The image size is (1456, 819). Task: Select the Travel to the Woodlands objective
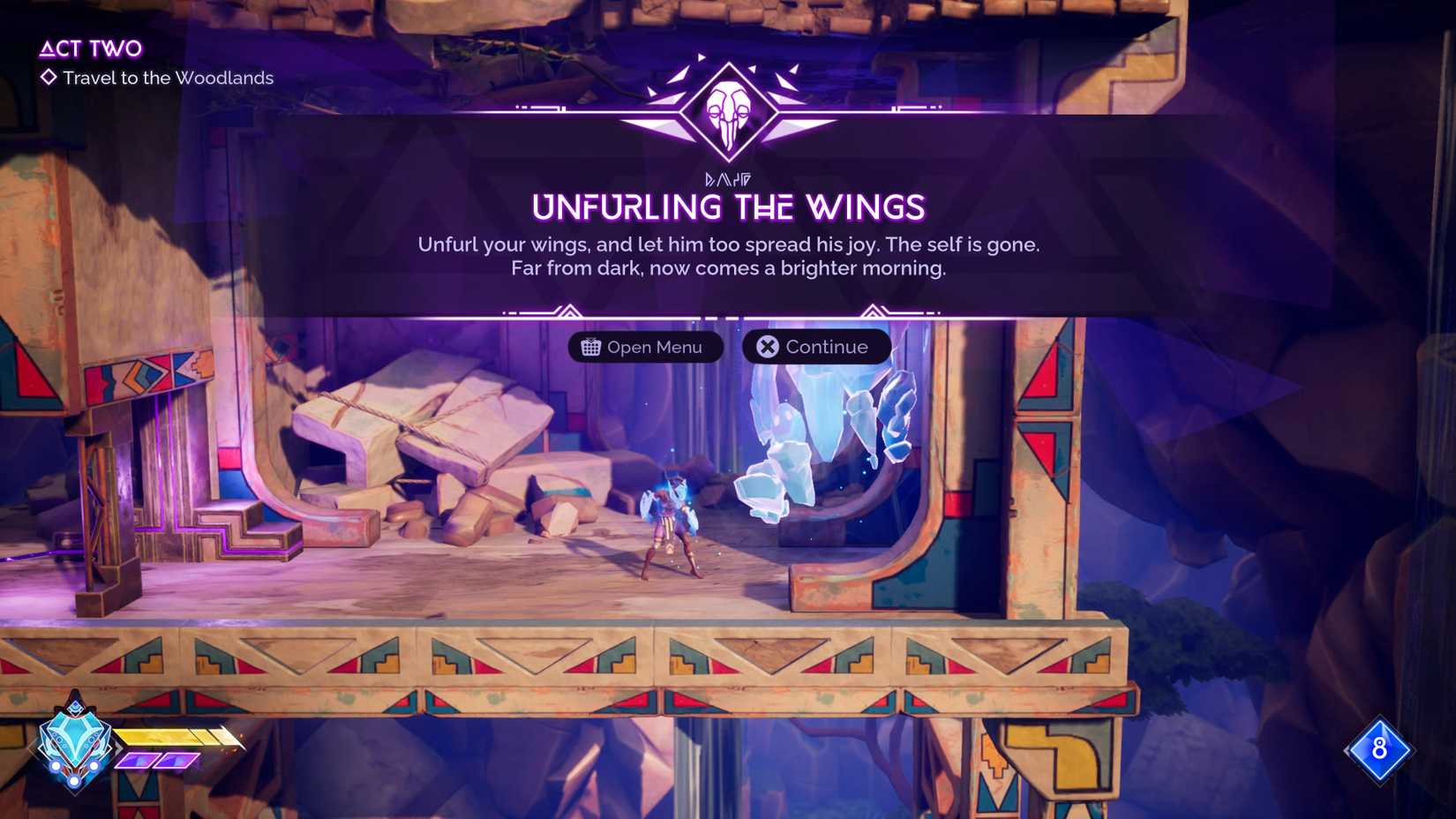(168, 79)
